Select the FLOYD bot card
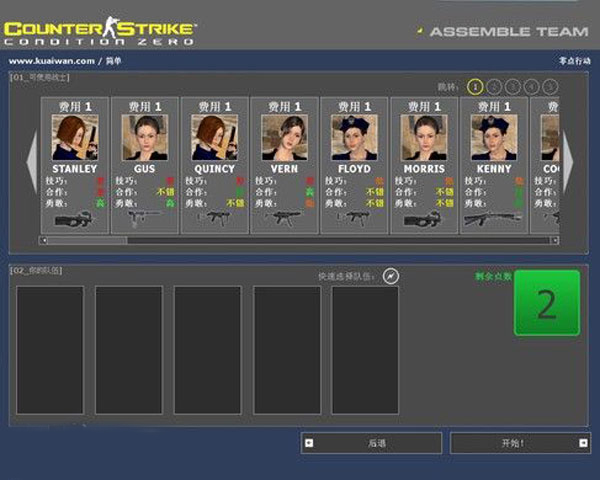The image size is (600, 480). [x=354, y=165]
